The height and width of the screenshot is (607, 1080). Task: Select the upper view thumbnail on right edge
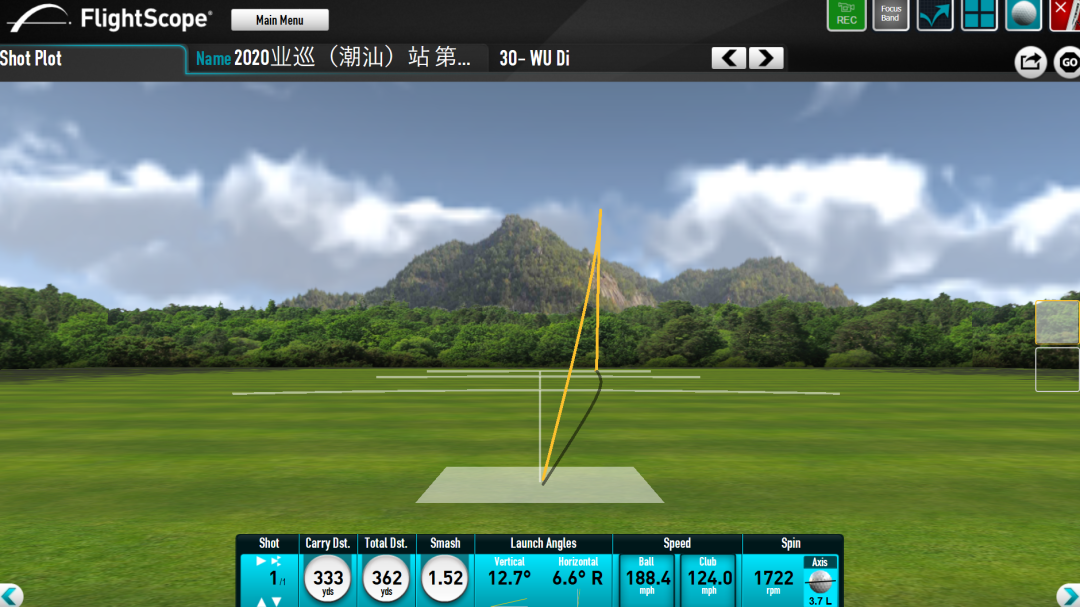1057,322
